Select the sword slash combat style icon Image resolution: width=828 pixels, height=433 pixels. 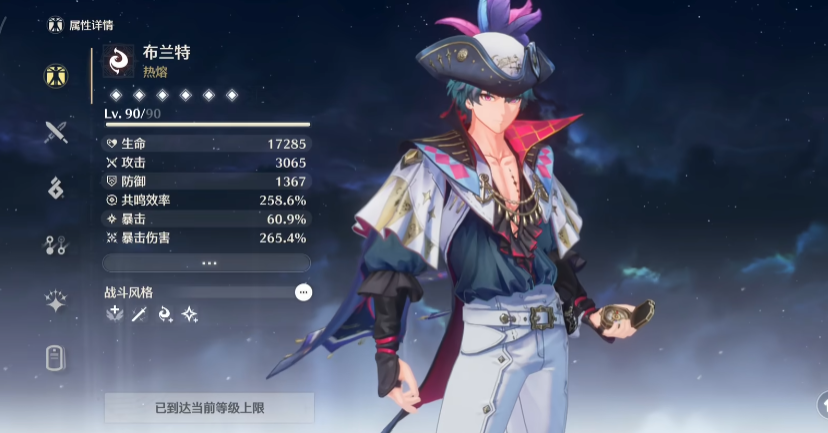click(139, 315)
